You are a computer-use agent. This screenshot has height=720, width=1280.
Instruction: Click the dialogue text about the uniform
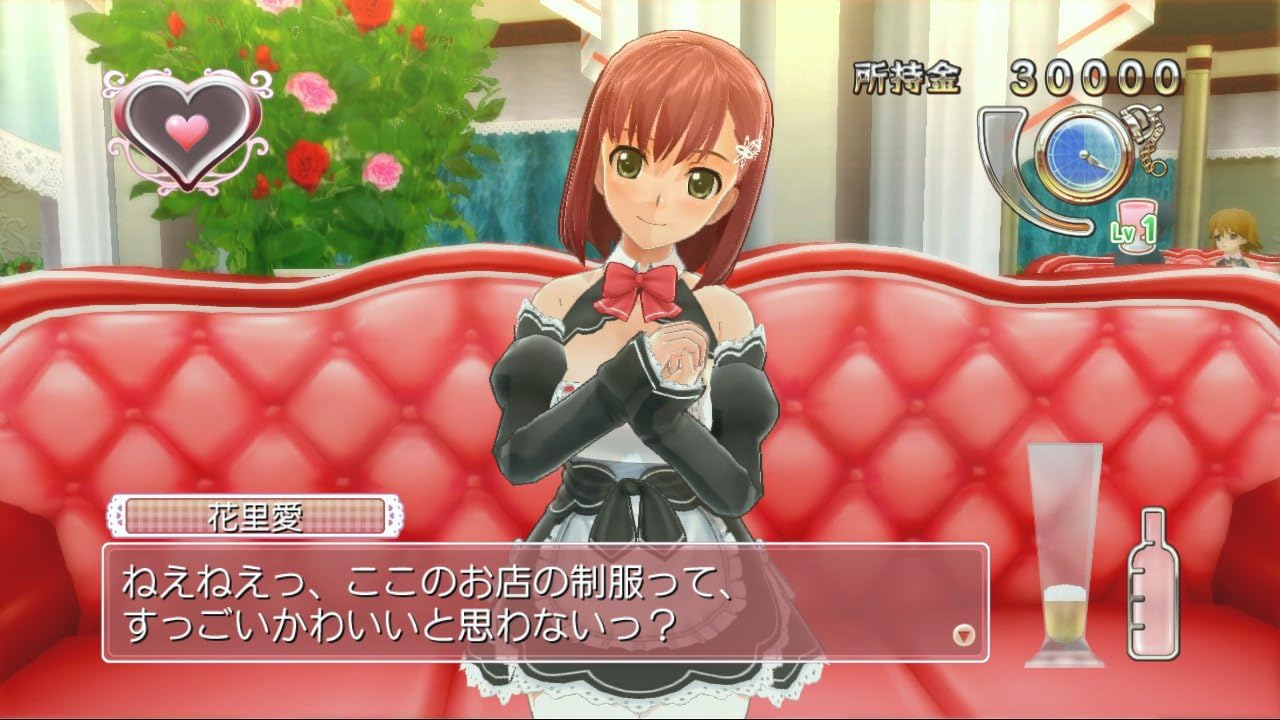tap(420, 600)
